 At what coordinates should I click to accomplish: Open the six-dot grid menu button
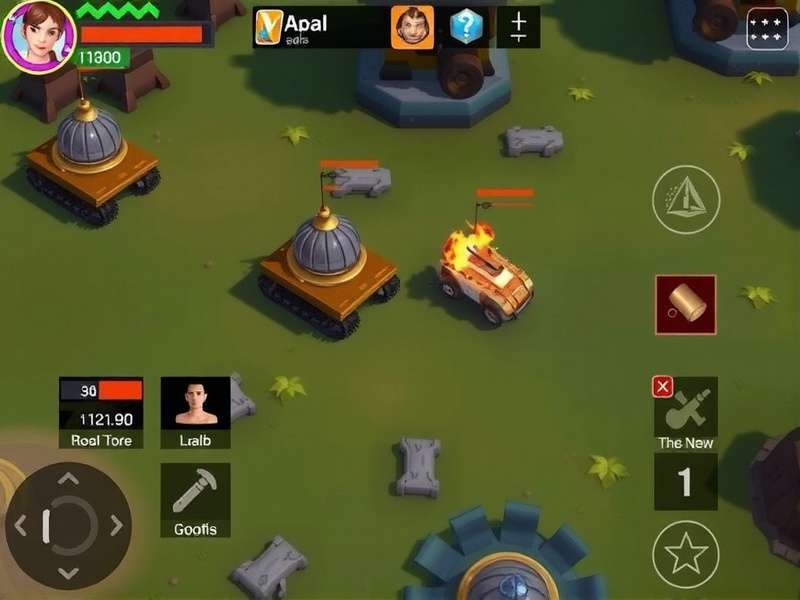pos(767,28)
